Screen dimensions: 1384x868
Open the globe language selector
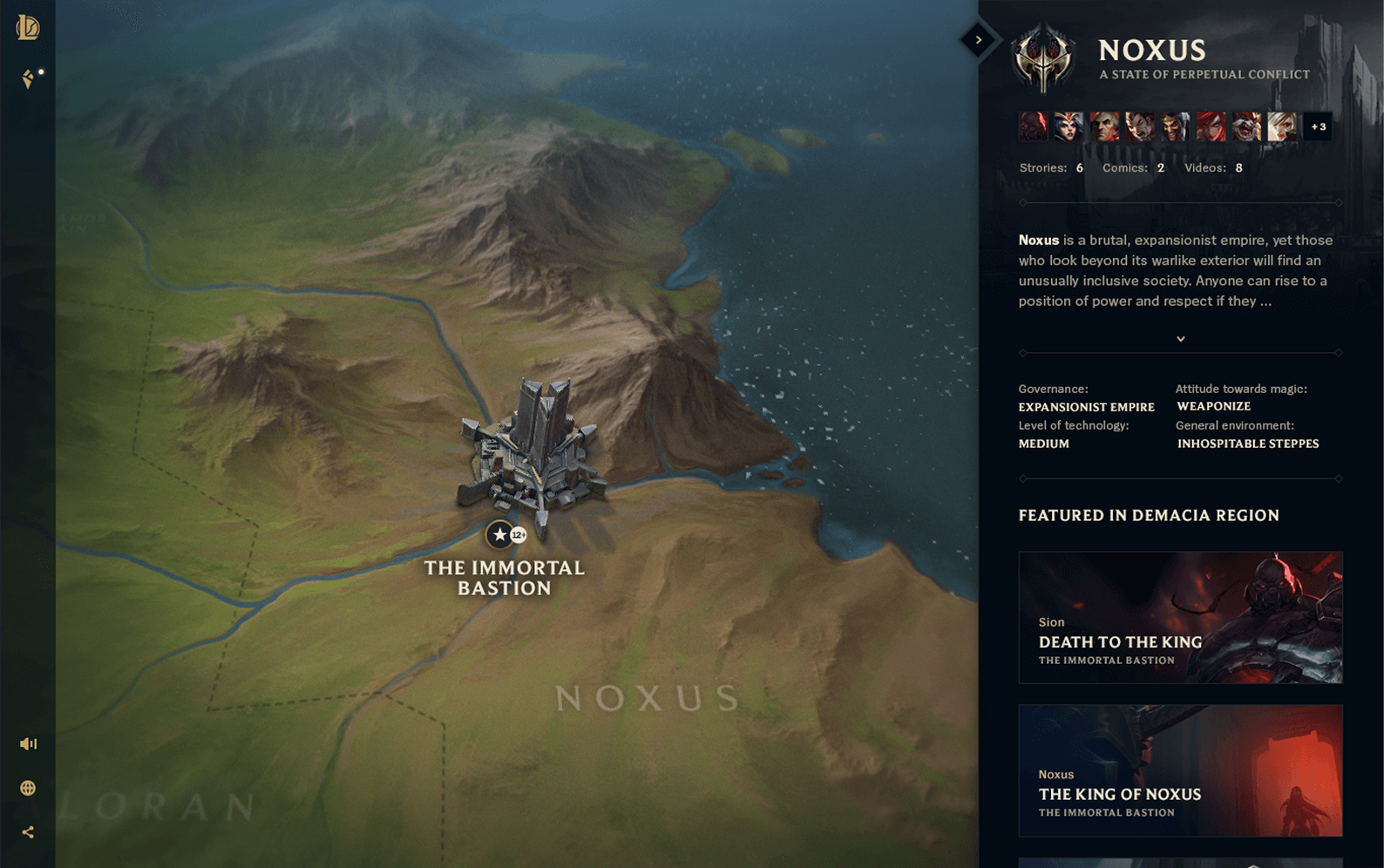click(x=28, y=788)
